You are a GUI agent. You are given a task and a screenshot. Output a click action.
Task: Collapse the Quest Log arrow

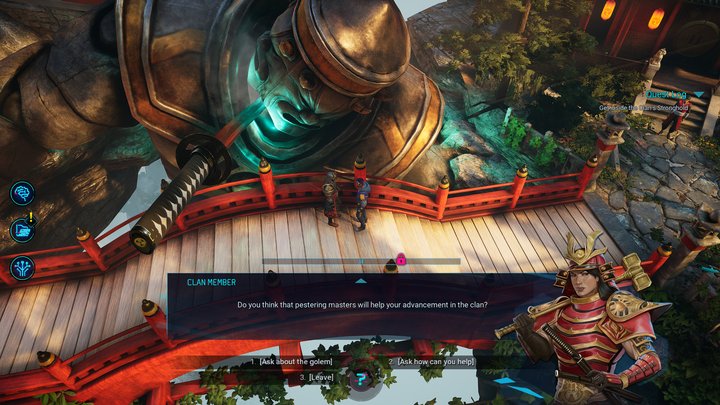pos(699,94)
